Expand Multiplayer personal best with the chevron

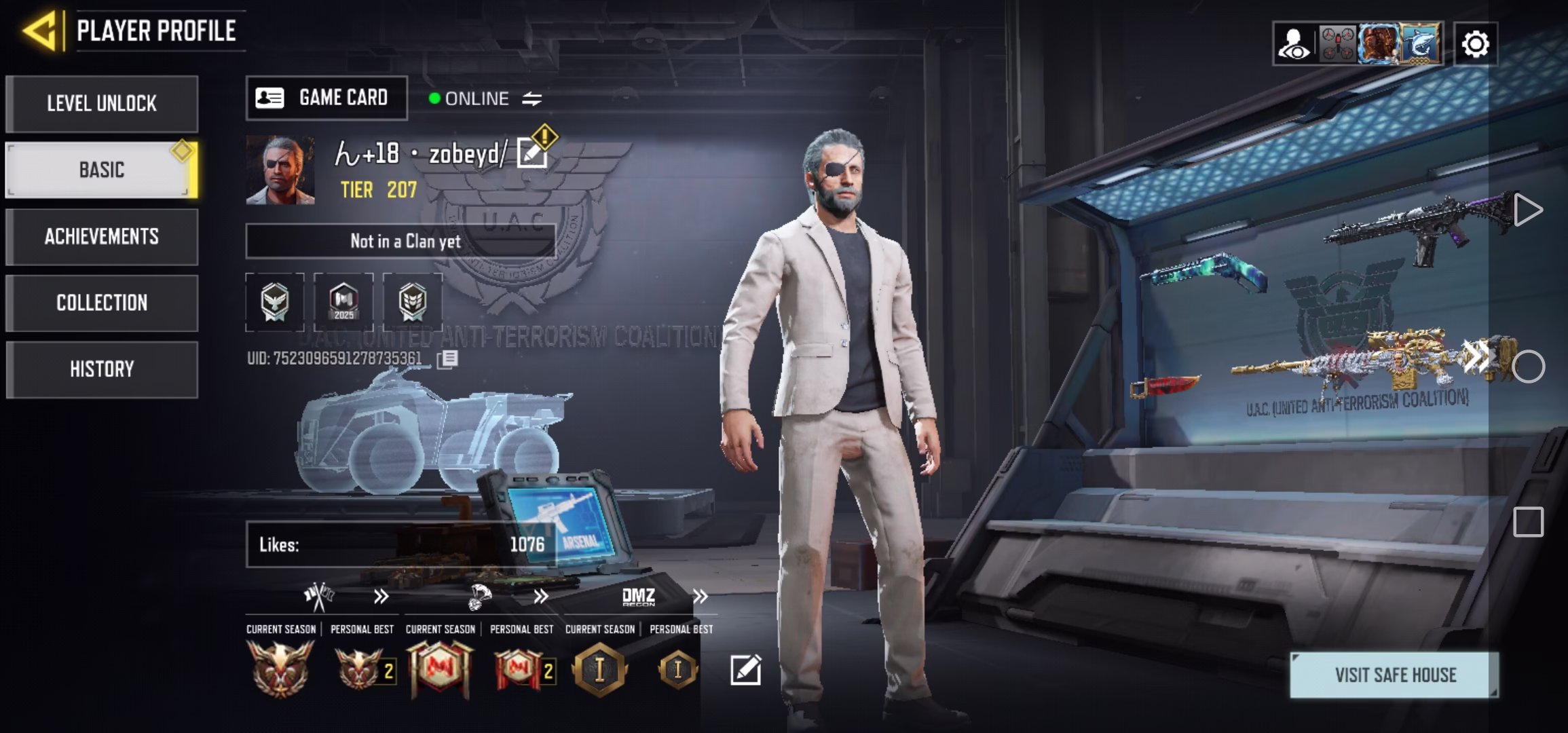point(381,597)
